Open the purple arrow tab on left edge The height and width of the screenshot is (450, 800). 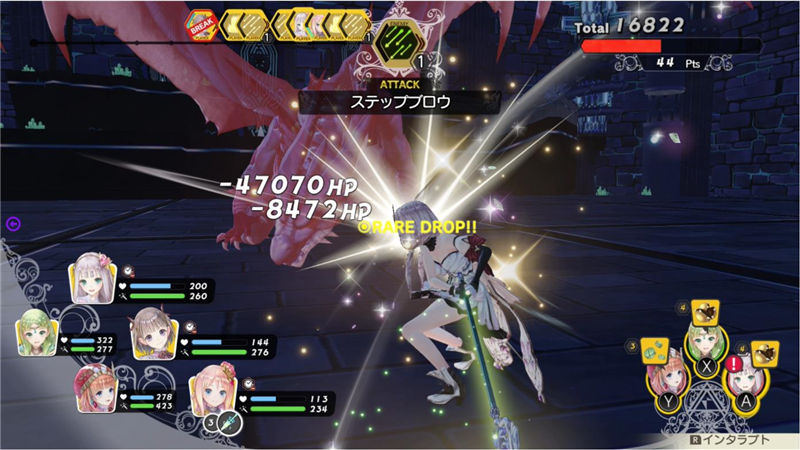[x=13, y=224]
